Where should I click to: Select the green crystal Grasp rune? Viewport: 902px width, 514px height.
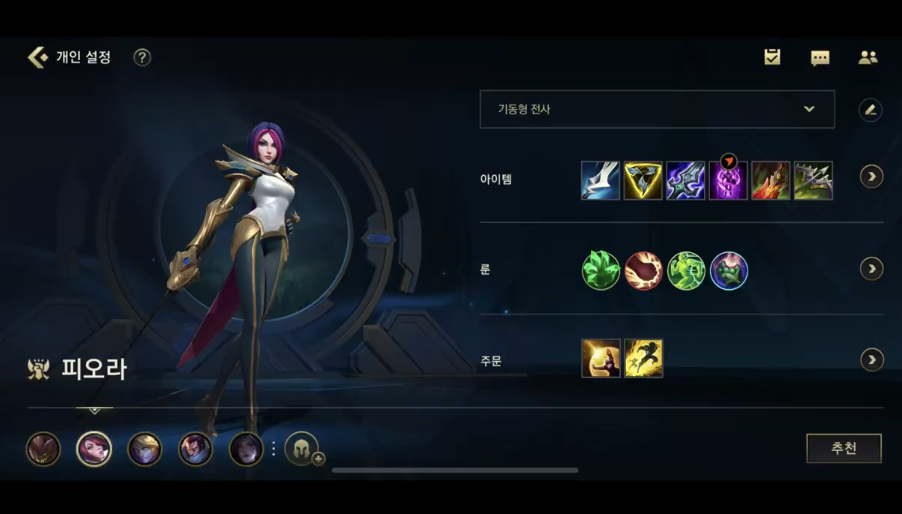pos(600,270)
